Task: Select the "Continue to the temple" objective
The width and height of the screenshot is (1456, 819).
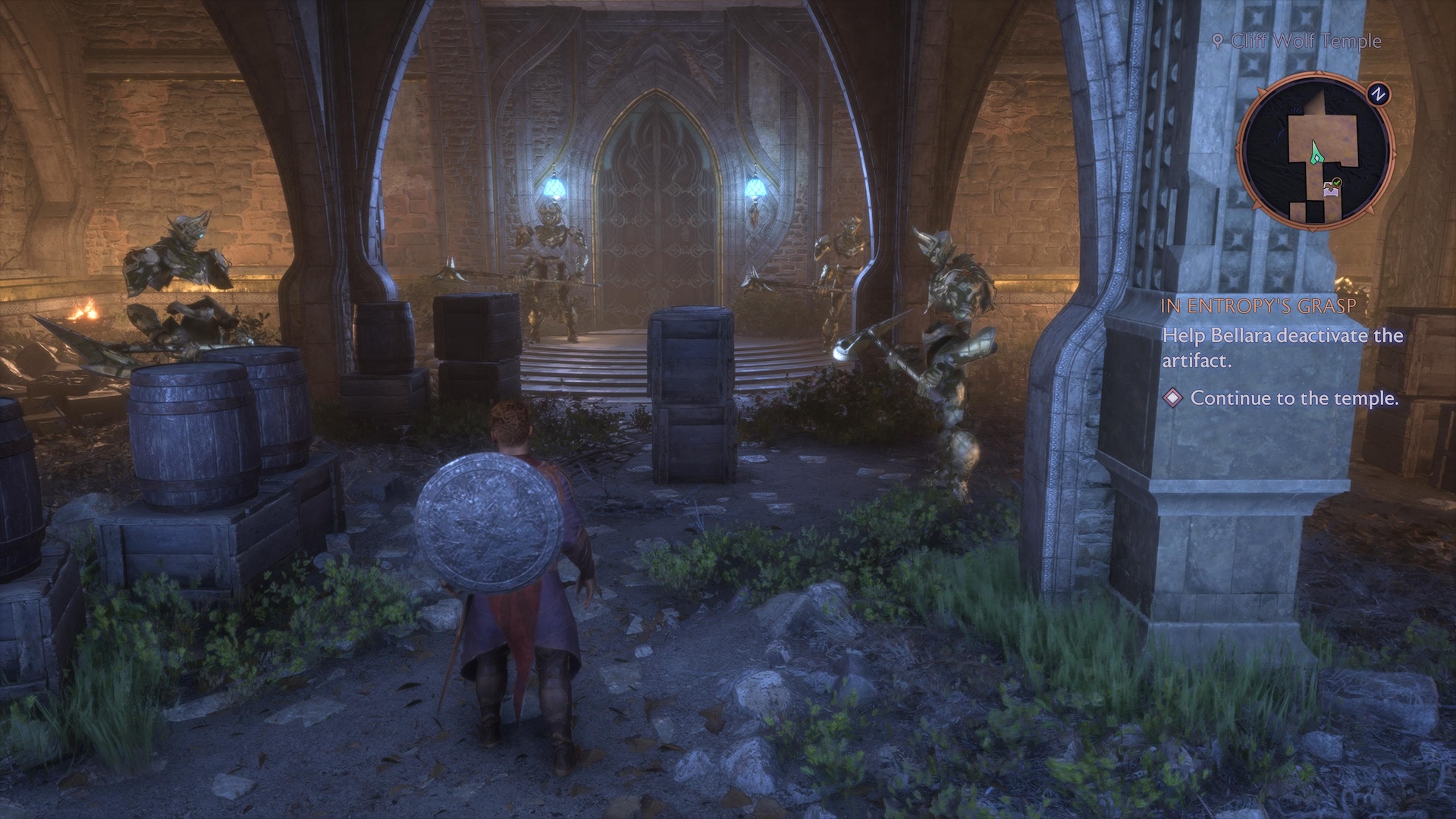Action: pyautogui.click(x=1294, y=398)
